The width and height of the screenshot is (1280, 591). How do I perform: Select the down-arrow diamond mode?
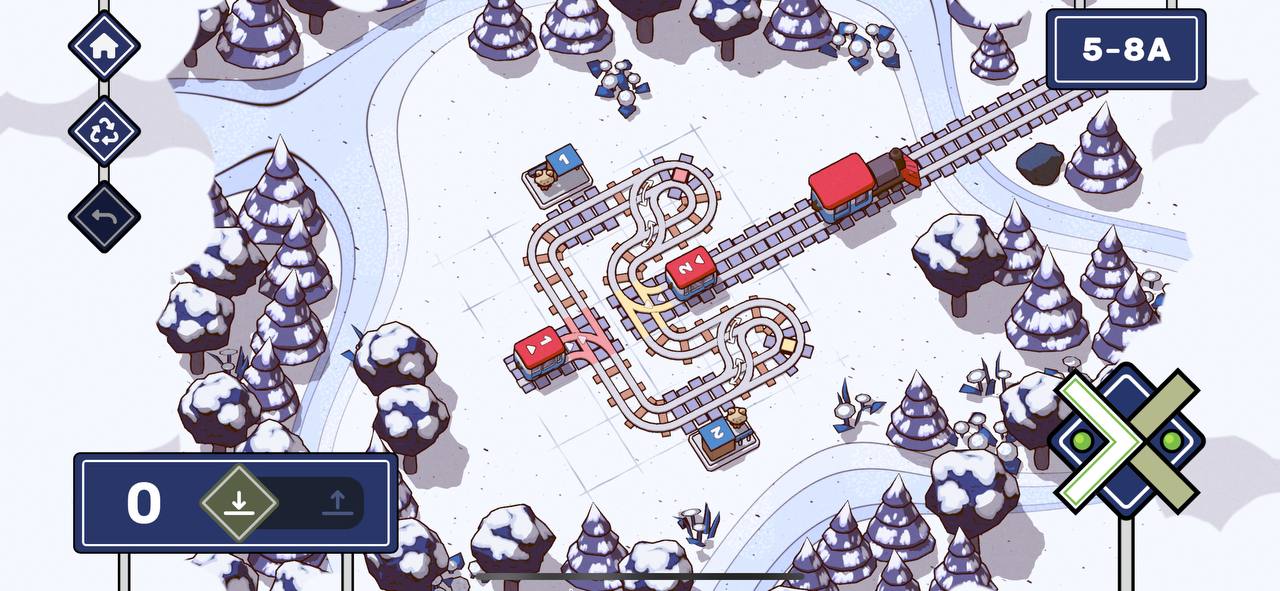[238, 502]
